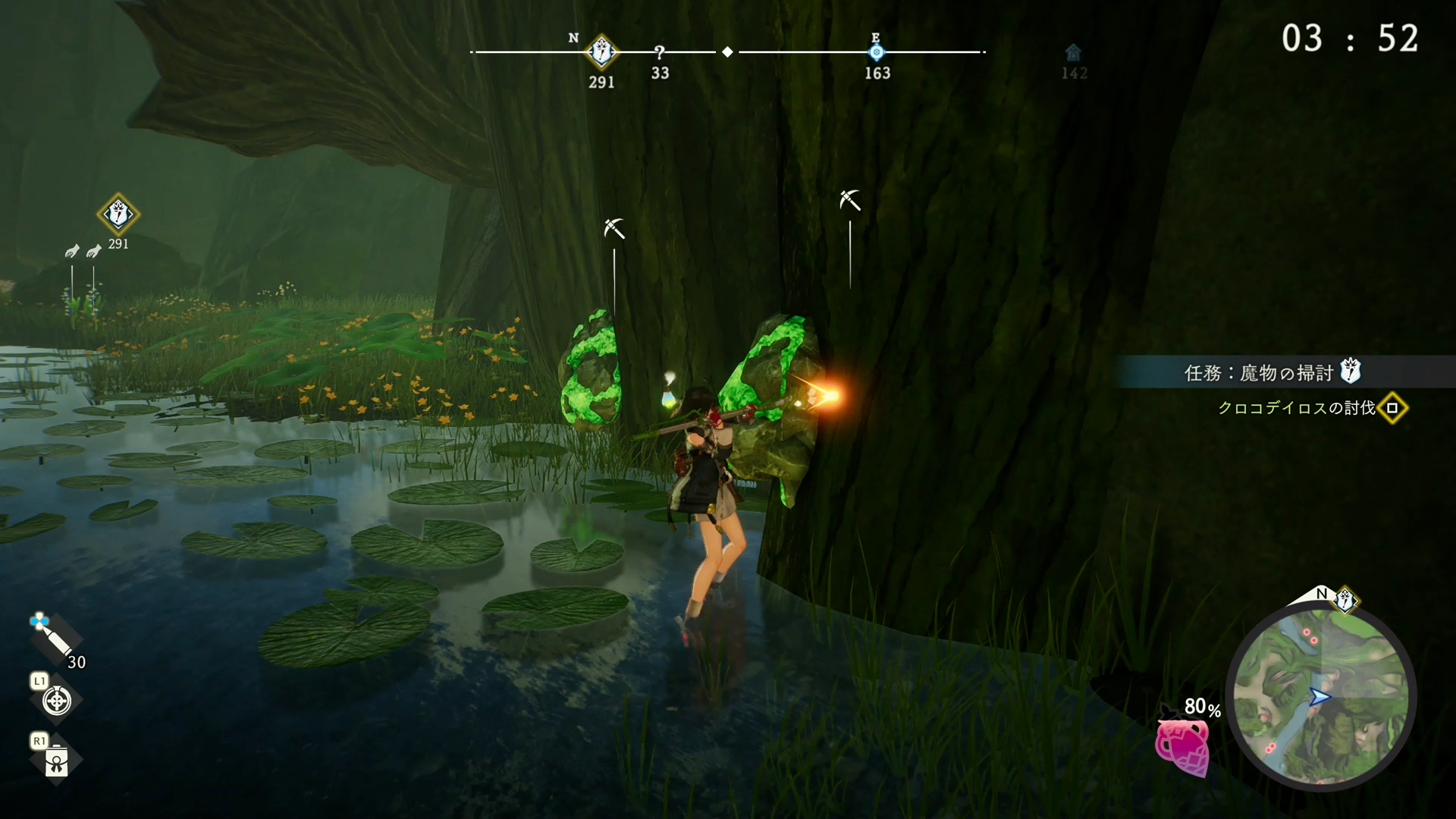Viewport: 1456px width, 819px height.
Task: Select the quest marker on the compass bar
Action: (602, 52)
